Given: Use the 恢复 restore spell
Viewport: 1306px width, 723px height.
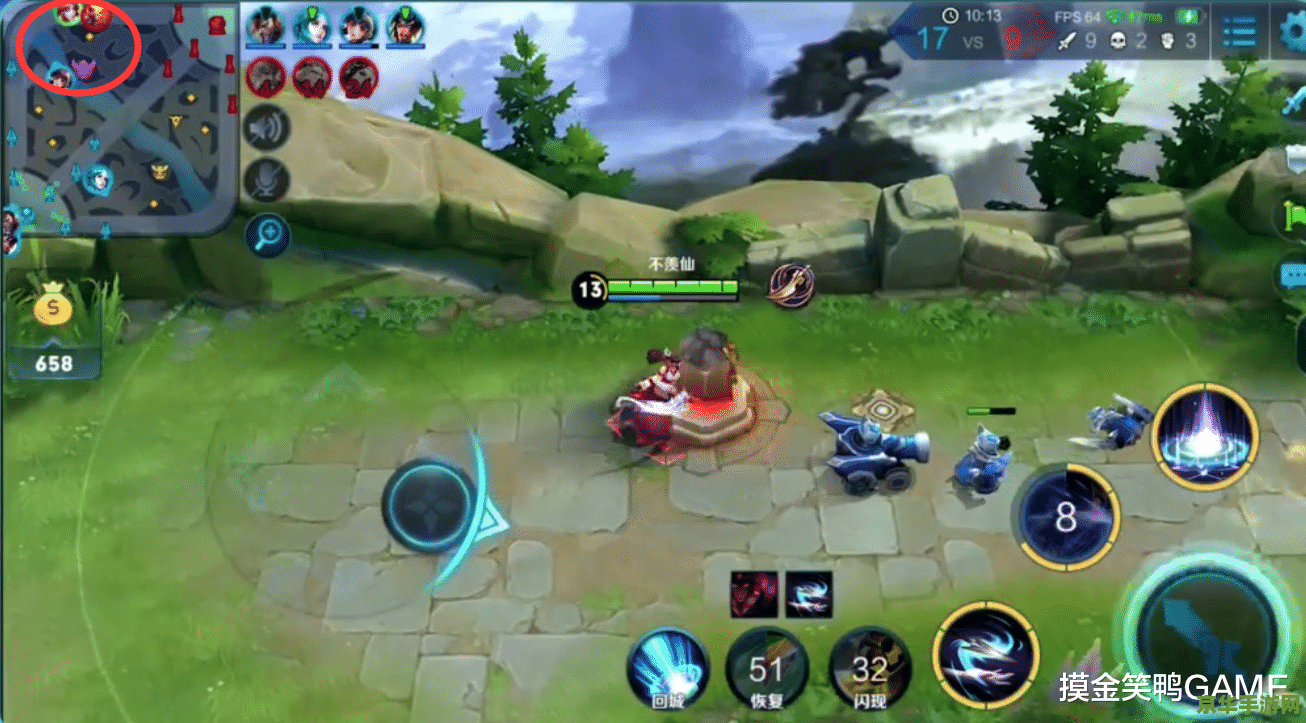Looking at the screenshot, I should pos(766,669).
